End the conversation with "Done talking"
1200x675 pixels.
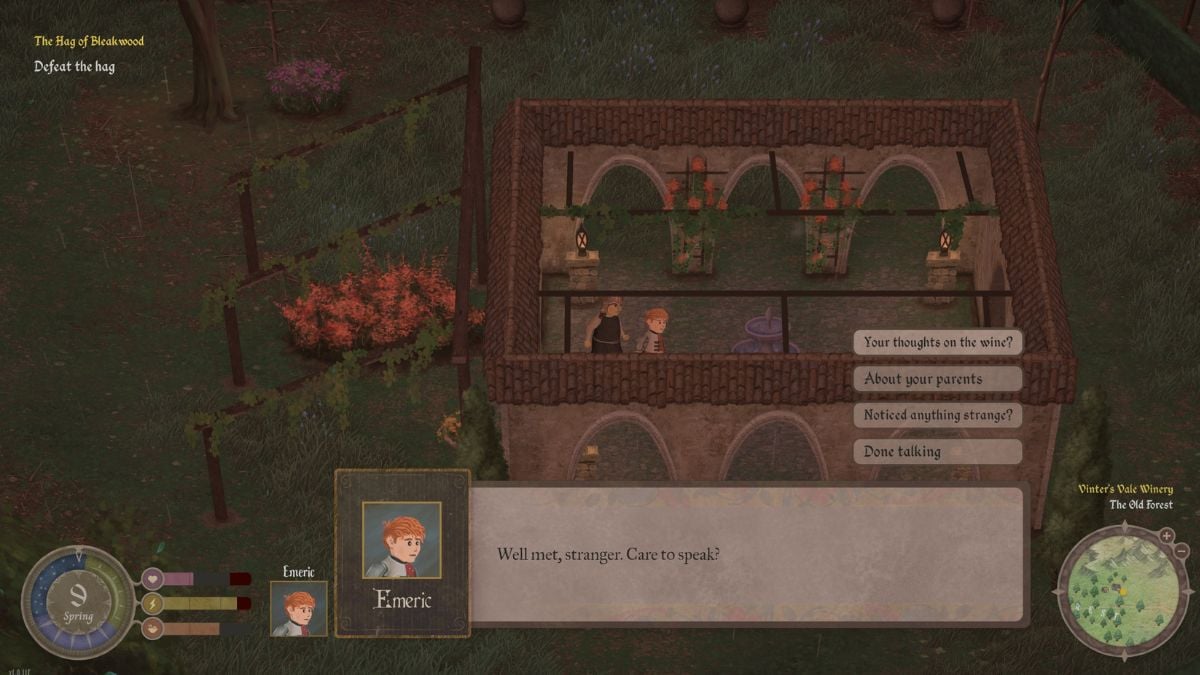937,452
